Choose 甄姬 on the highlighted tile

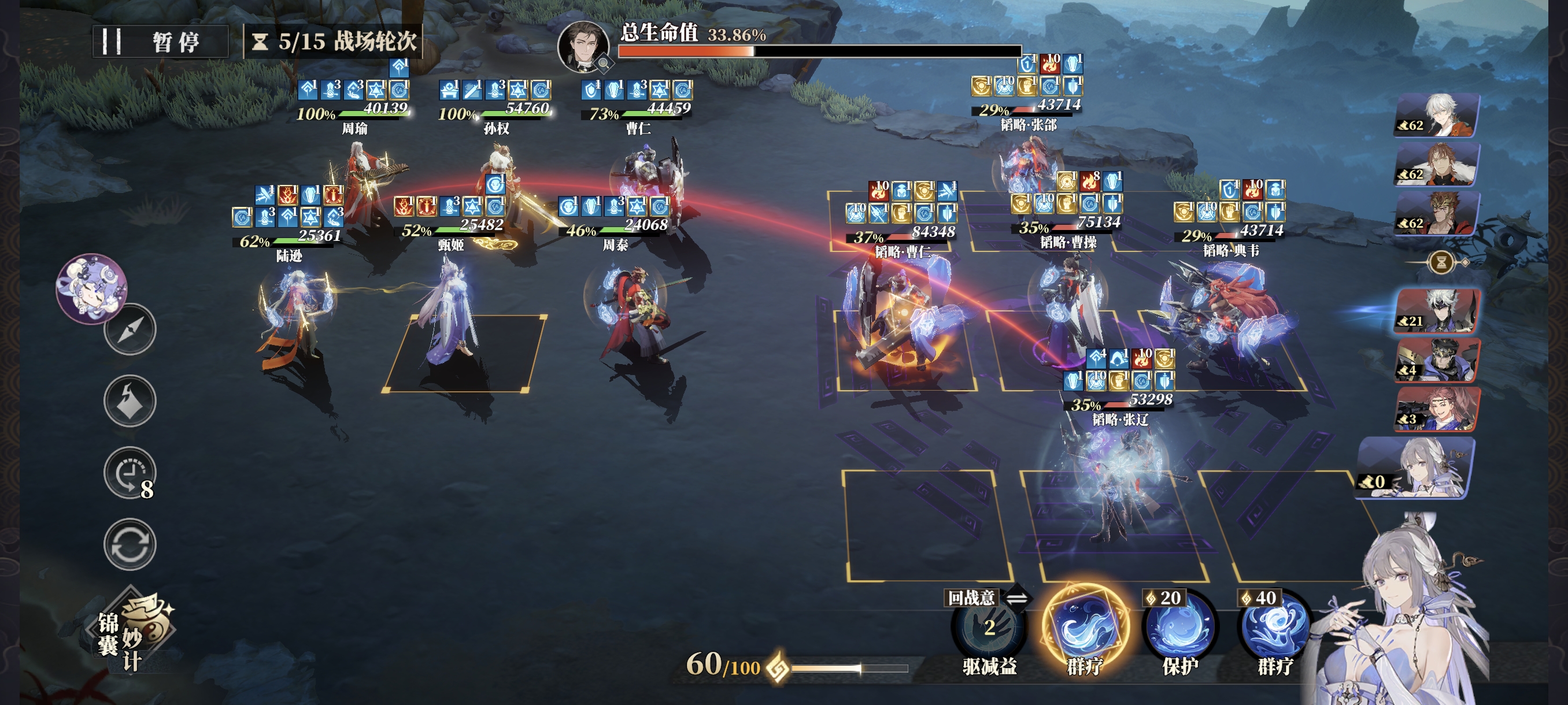click(x=450, y=316)
